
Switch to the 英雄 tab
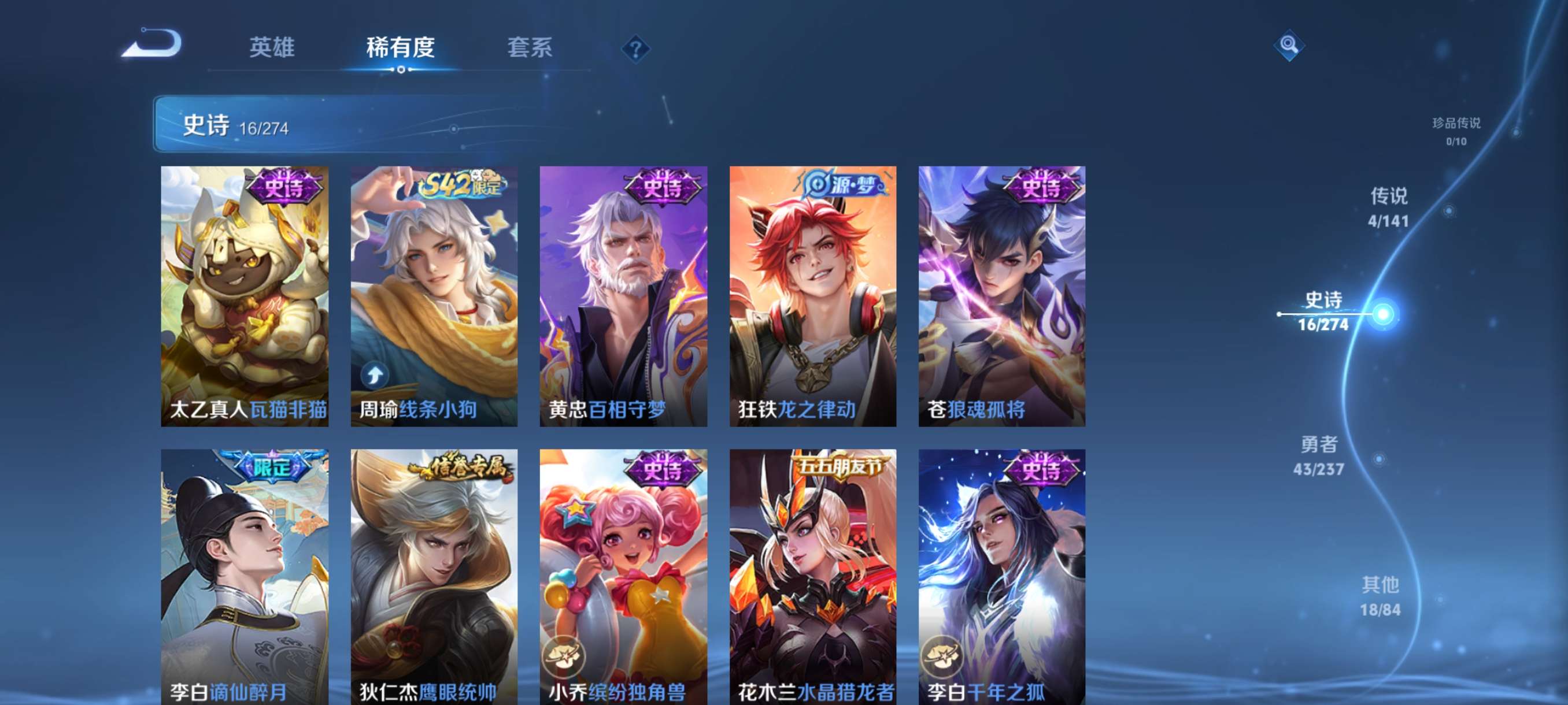pyautogui.click(x=273, y=48)
